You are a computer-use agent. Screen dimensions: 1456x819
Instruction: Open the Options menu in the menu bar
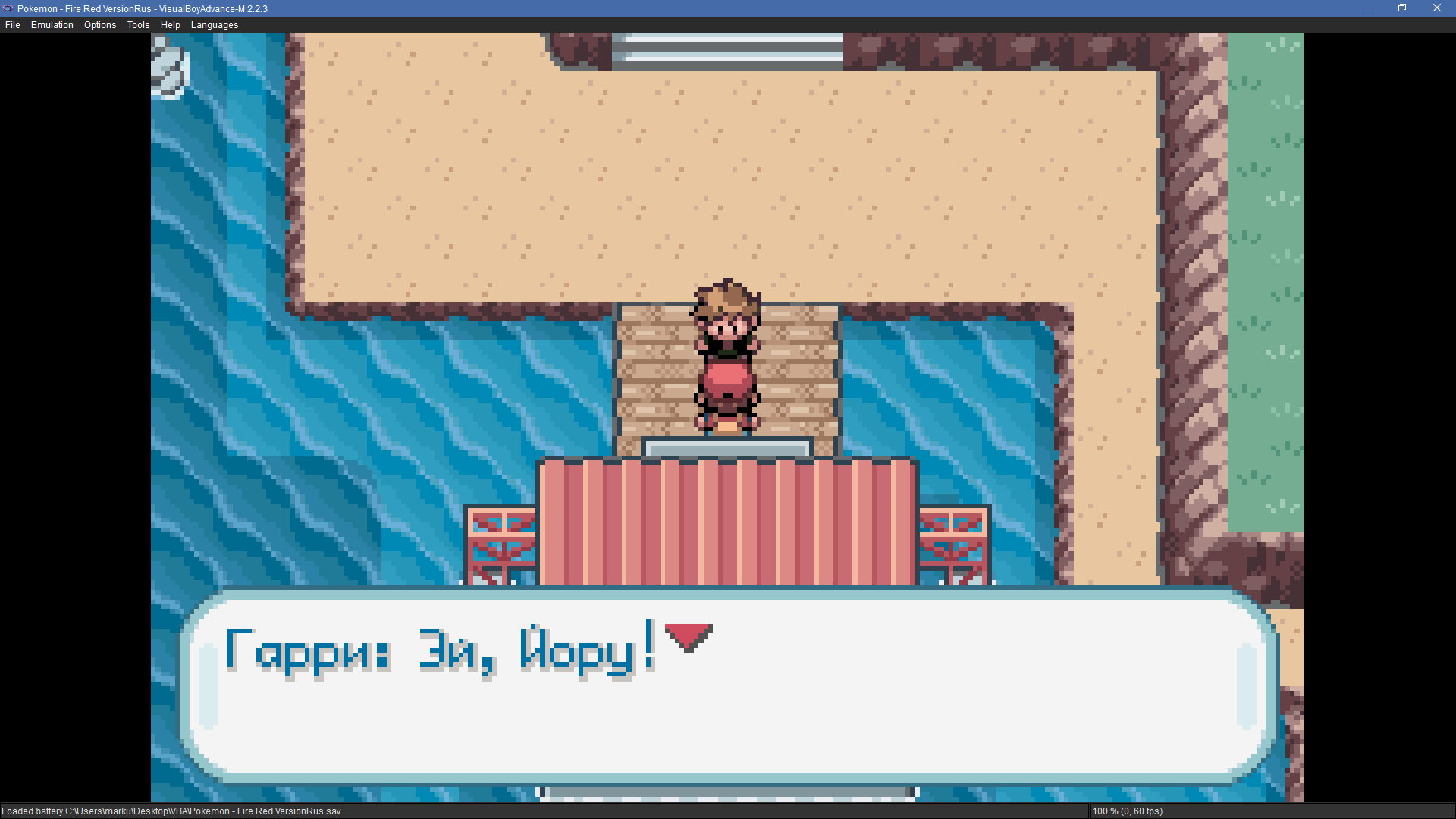pos(100,25)
